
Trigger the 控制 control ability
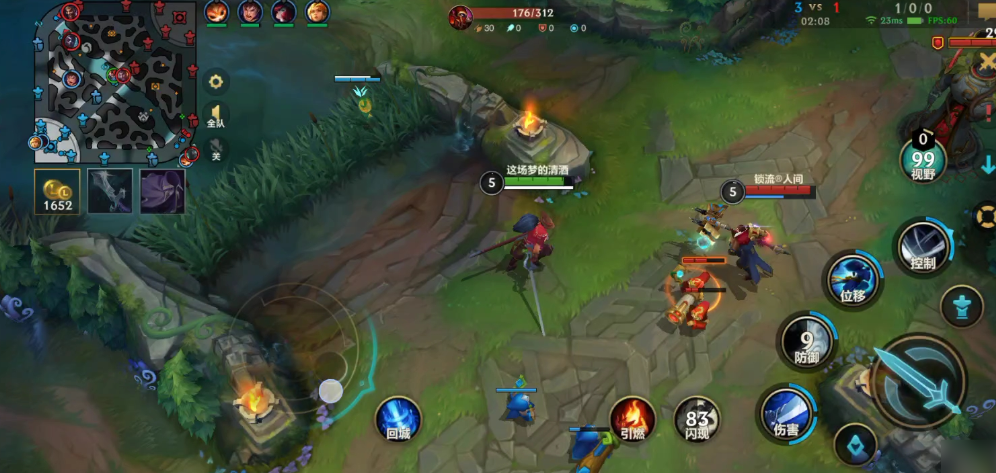tap(923, 247)
